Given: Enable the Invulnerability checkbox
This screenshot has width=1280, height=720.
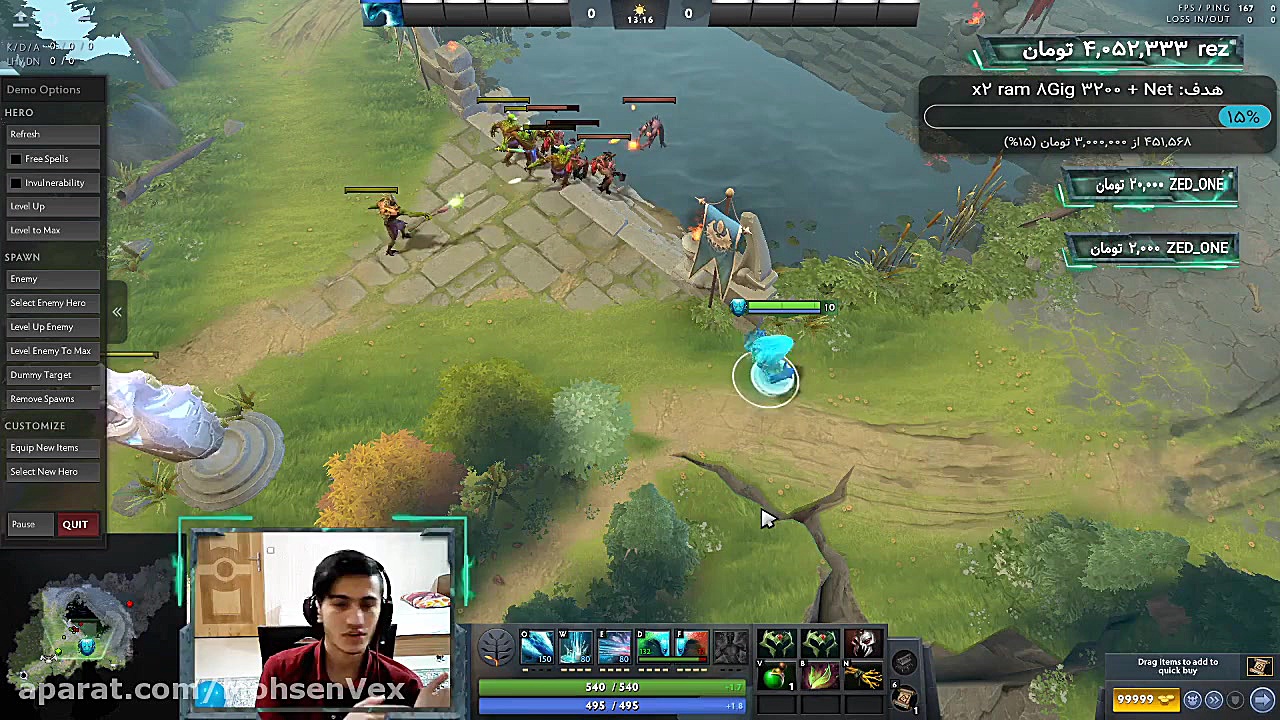Looking at the screenshot, I should click(16, 183).
